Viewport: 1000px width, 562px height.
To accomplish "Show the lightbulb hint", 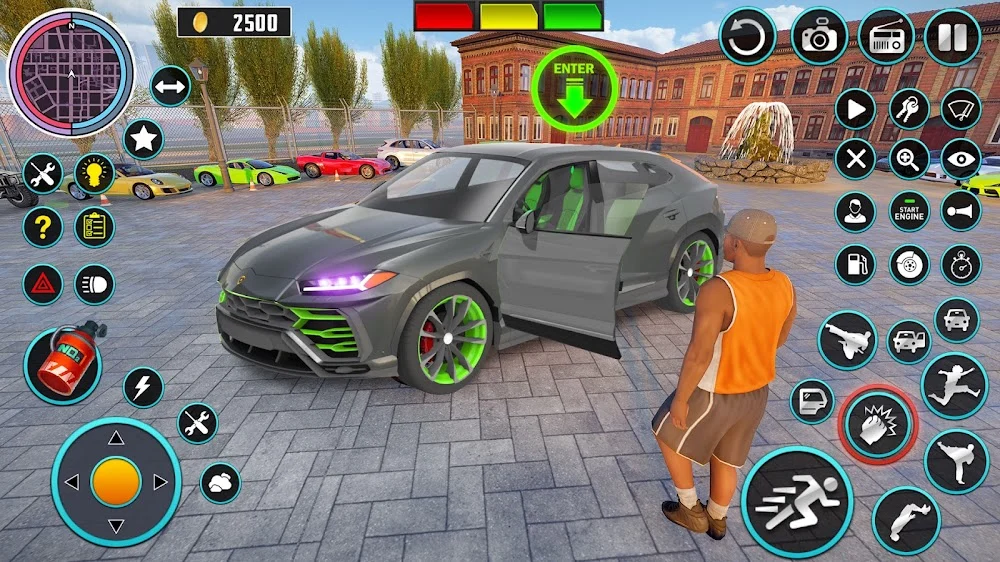I will [x=95, y=174].
